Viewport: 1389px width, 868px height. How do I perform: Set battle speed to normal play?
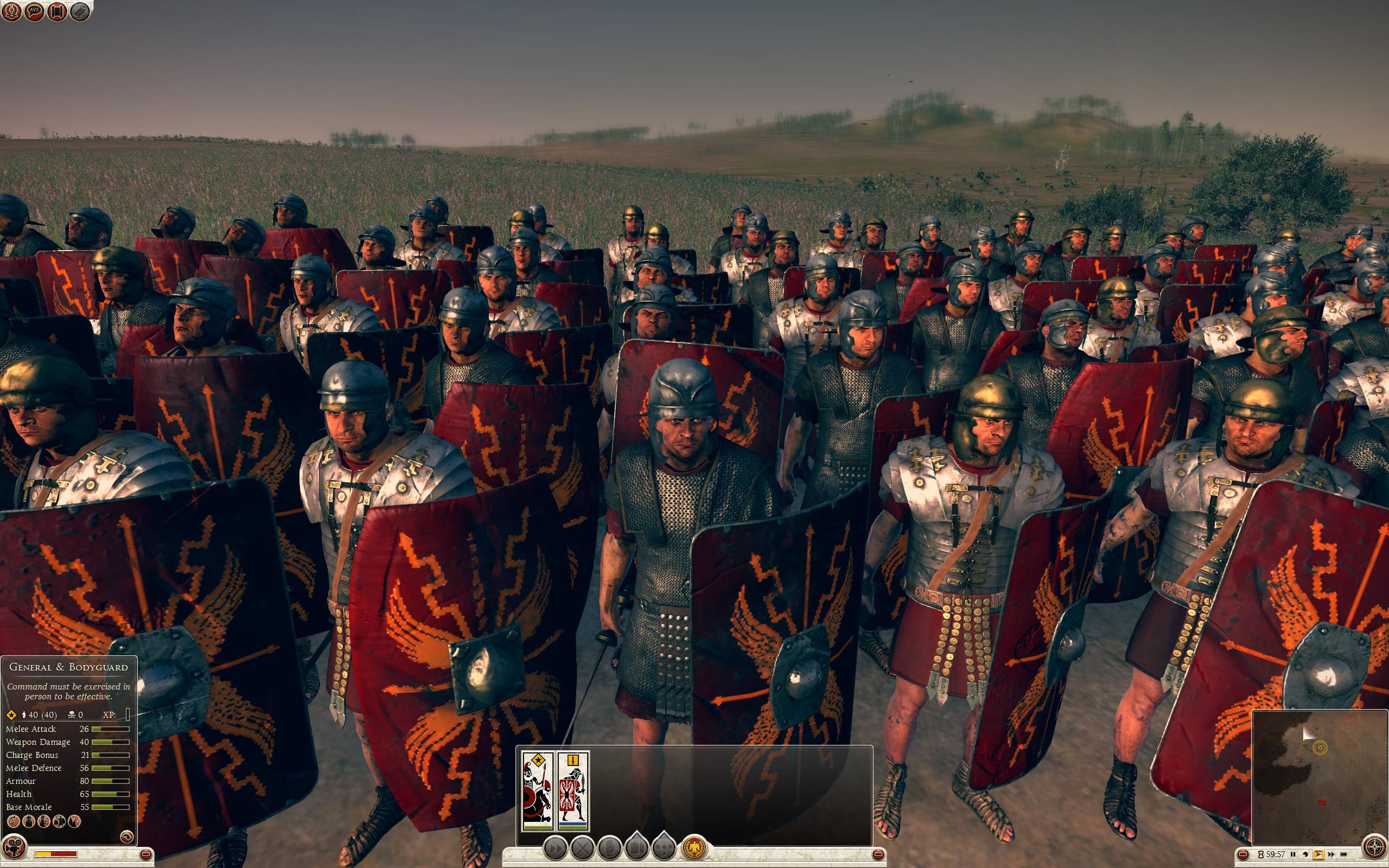(1317, 854)
